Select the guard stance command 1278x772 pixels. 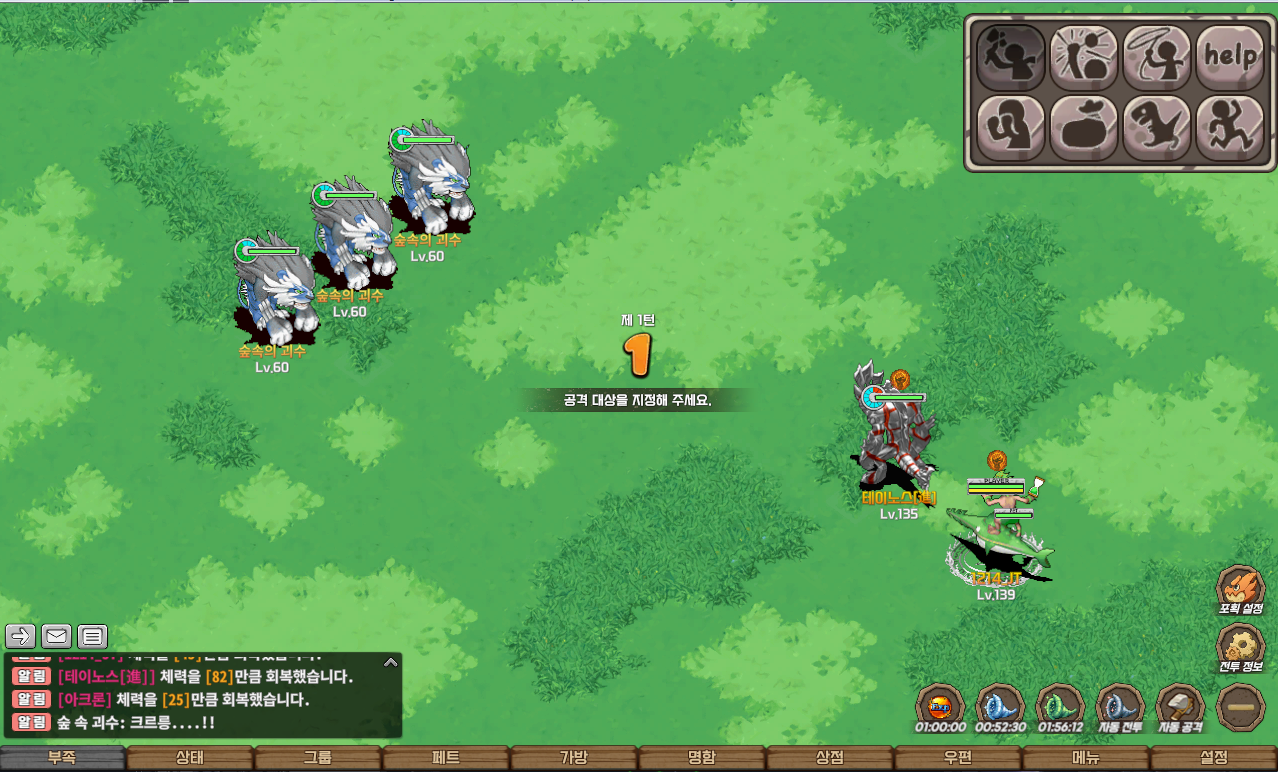pos(1010,128)
